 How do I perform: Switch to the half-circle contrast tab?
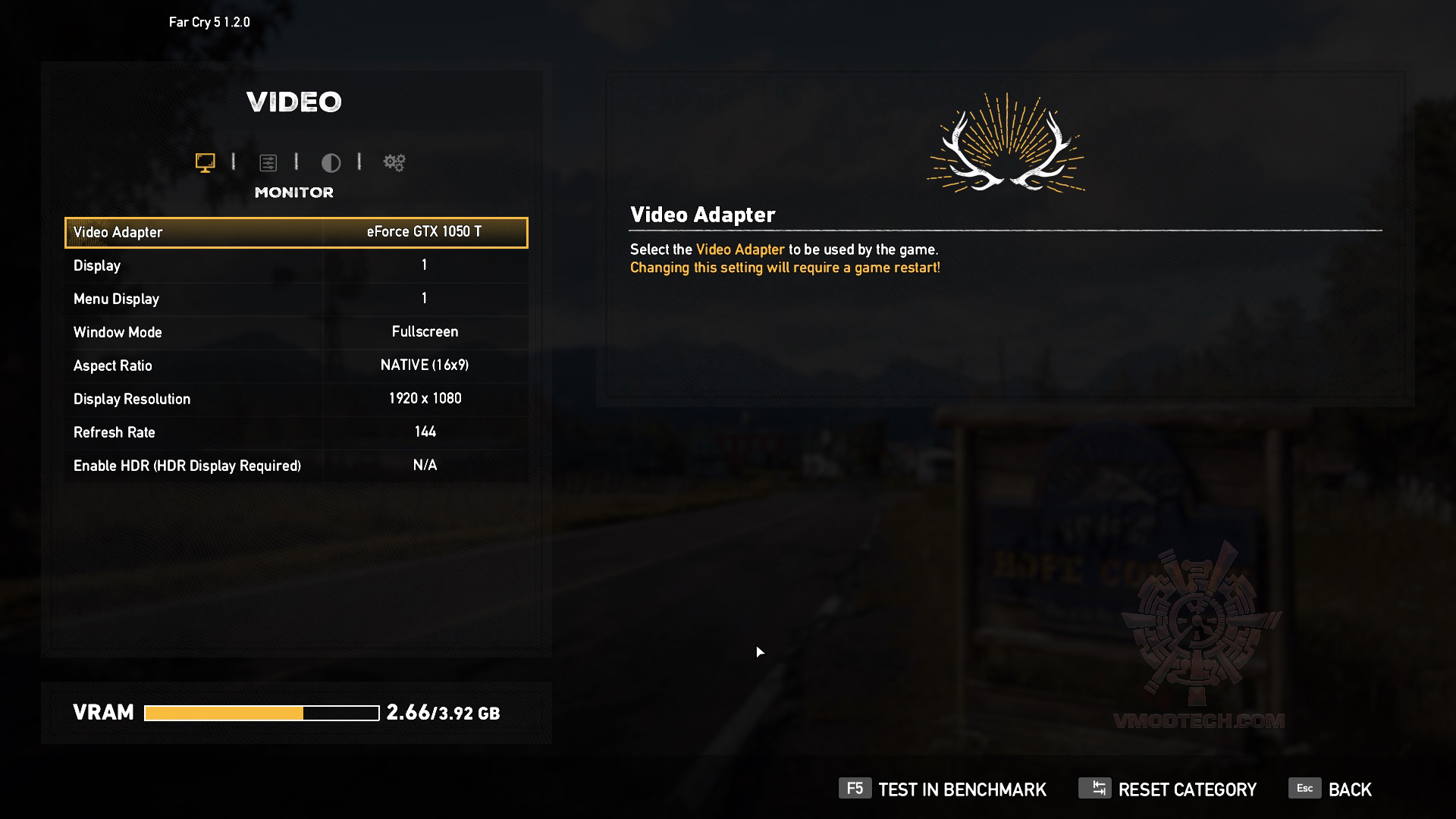[x=331, y=162]
